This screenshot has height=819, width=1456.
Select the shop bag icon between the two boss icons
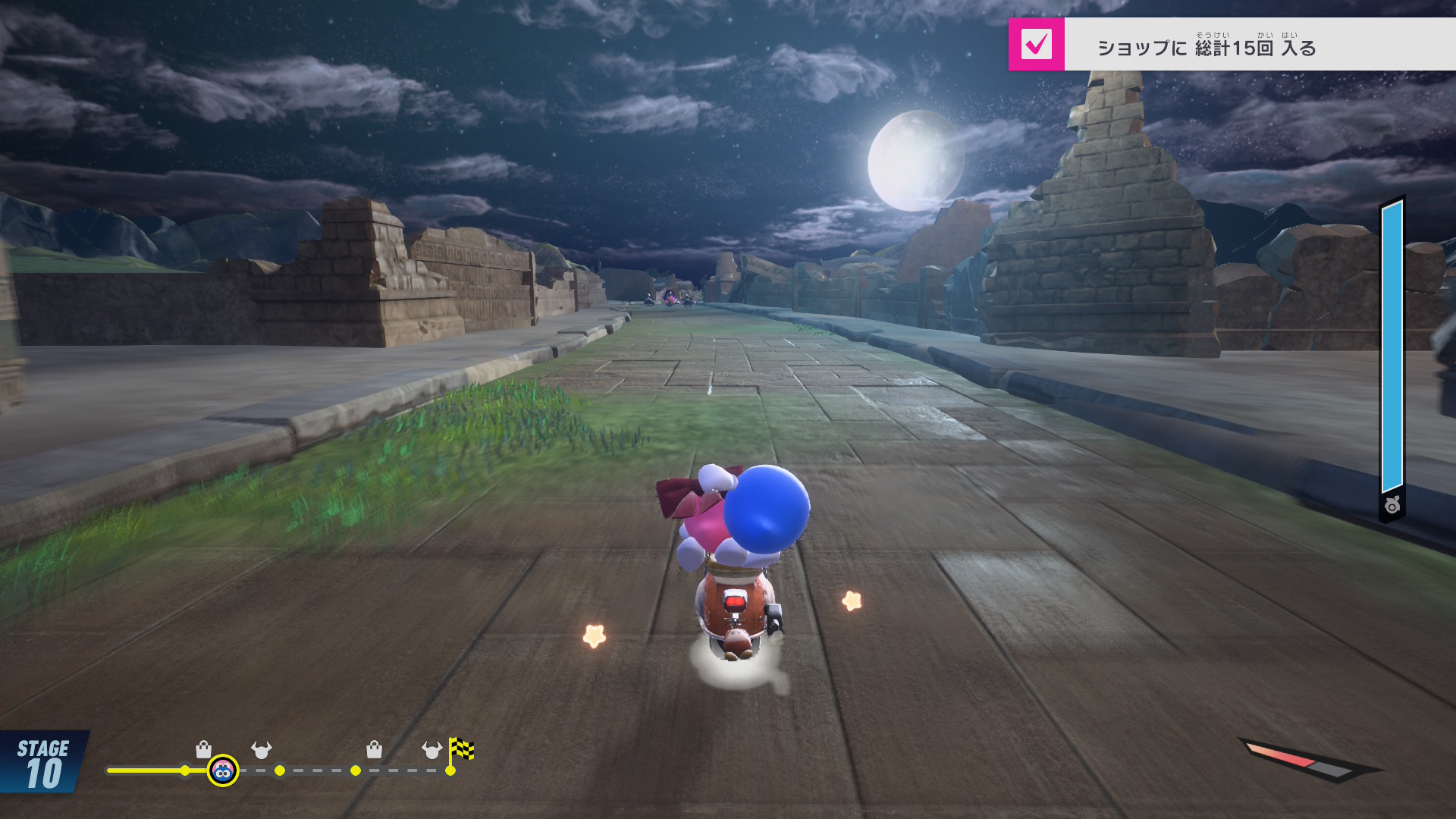coord(374,750)
